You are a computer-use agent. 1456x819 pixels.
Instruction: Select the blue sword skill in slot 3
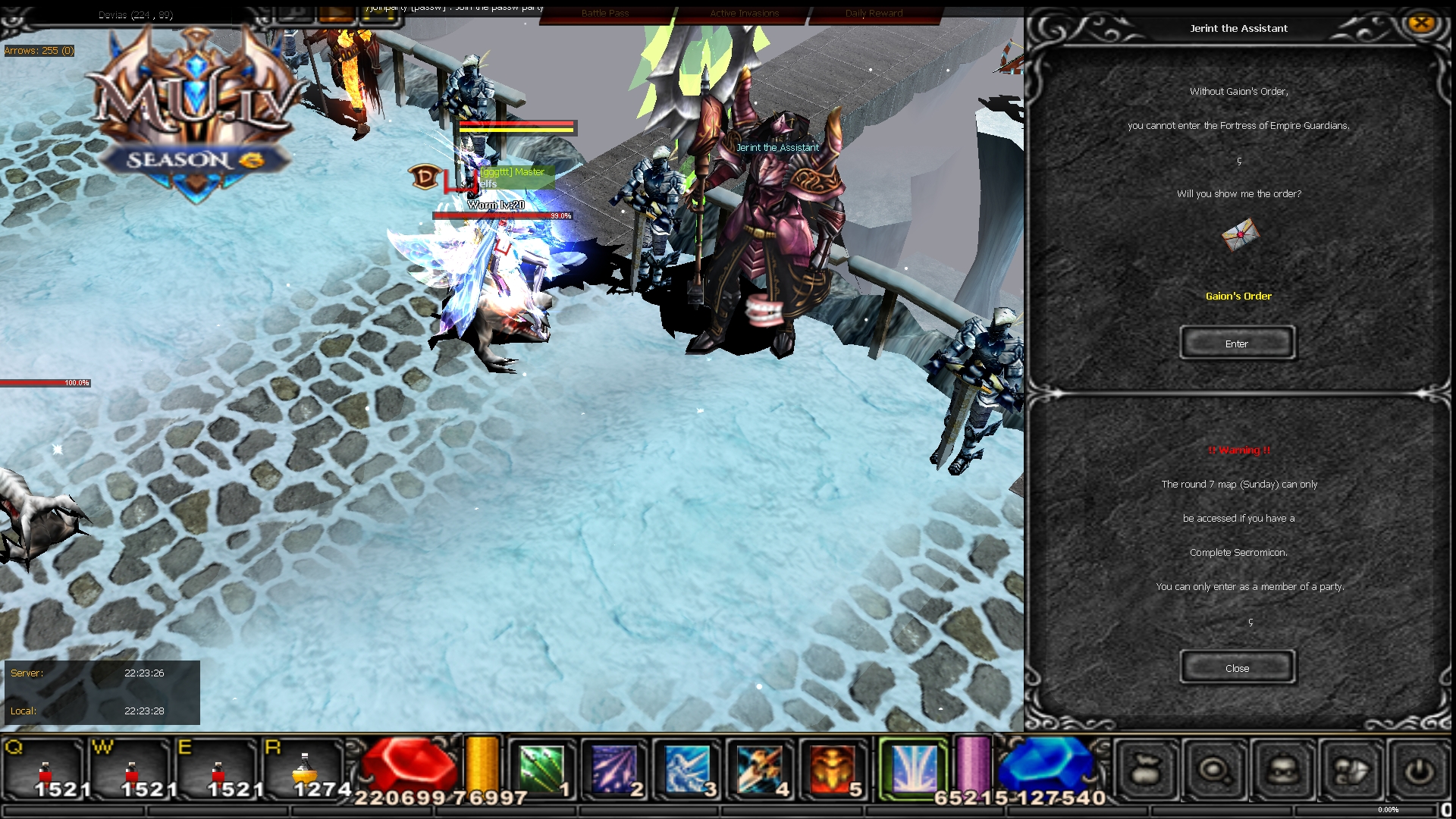pos(689,768)
